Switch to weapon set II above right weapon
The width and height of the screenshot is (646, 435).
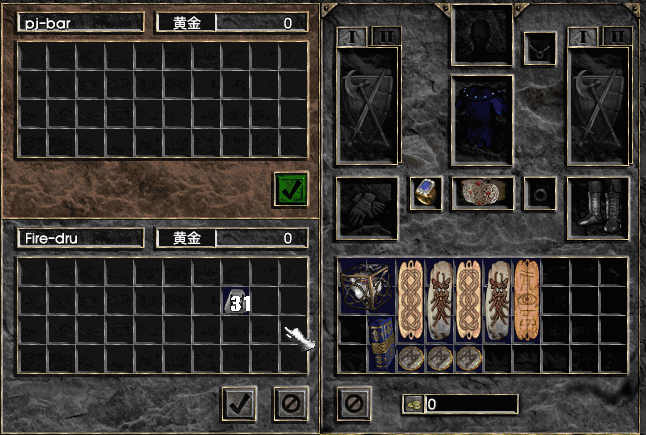(616, 37)
